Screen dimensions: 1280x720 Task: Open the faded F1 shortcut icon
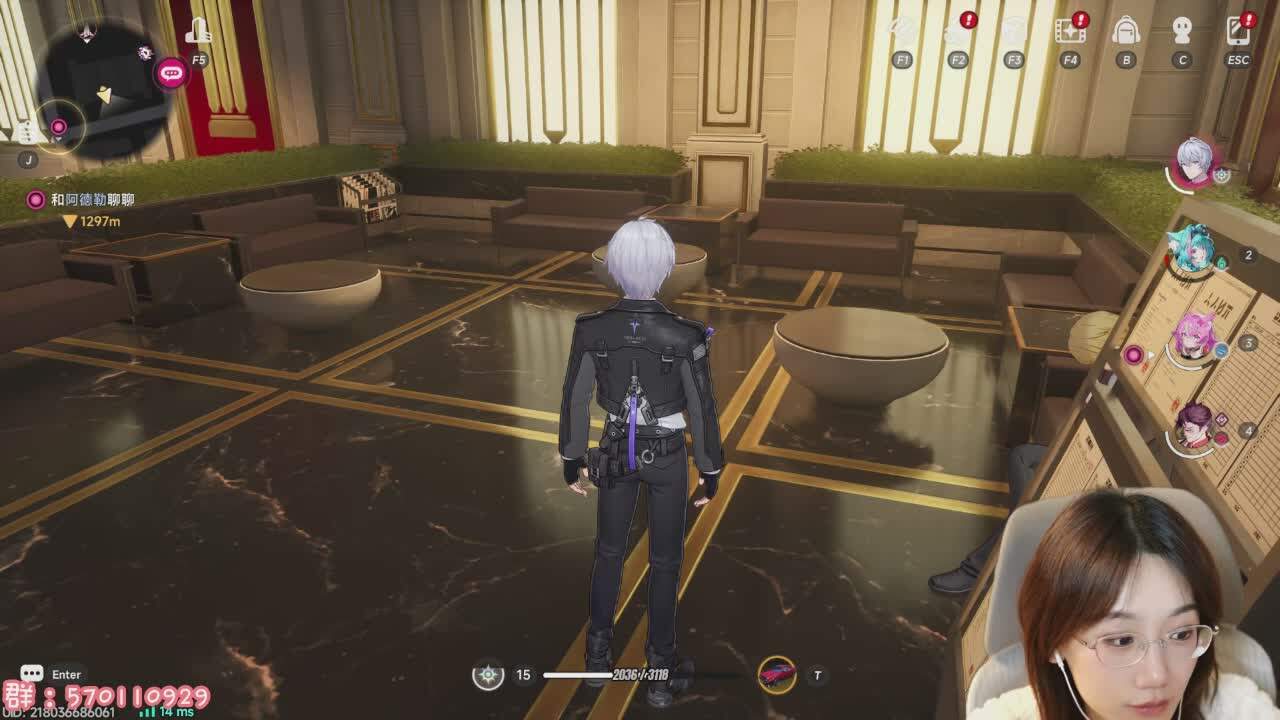[902, 32]
